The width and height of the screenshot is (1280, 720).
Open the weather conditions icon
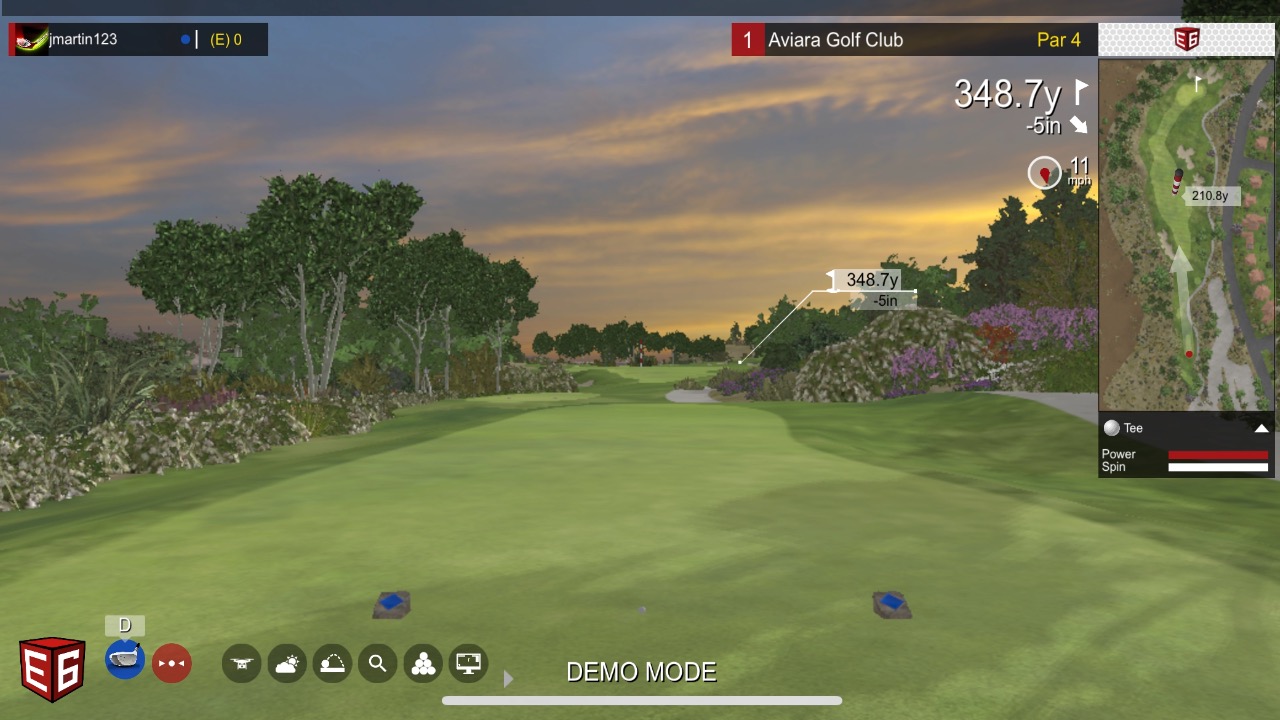click(x=287, y=663)
